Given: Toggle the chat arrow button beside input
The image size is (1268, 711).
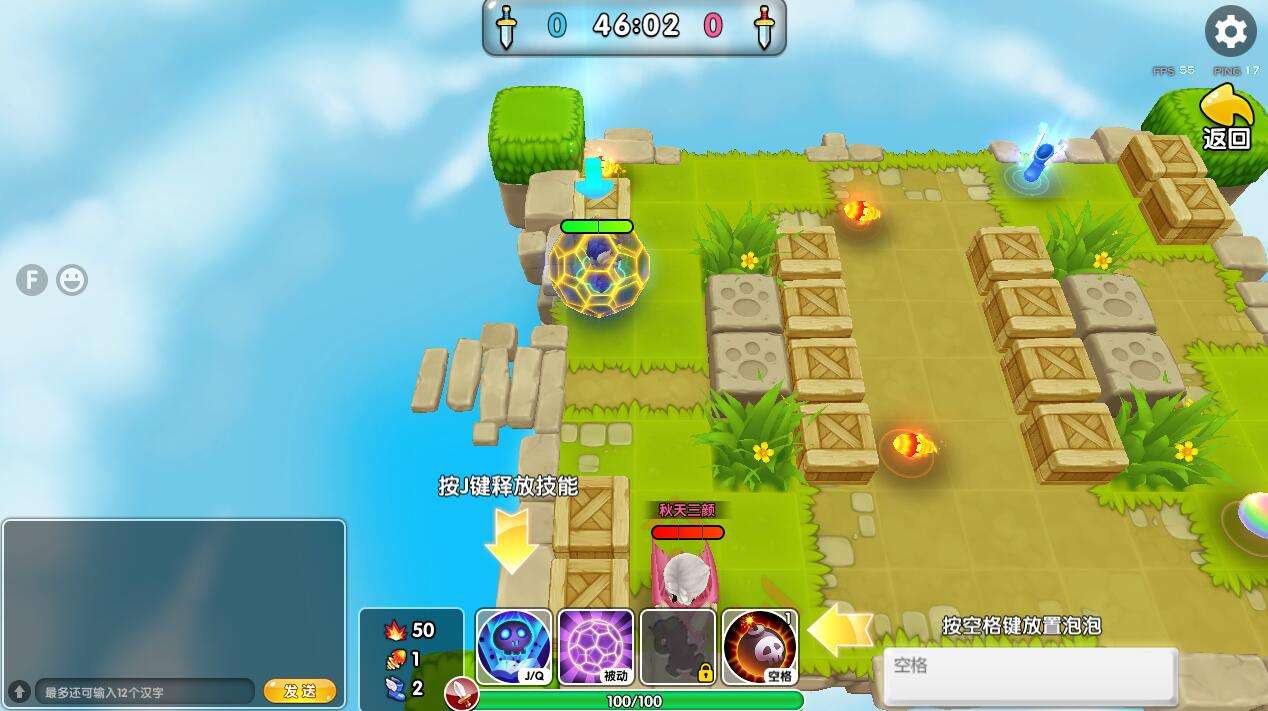Looking at the screenshot, I should coord(19,691).
